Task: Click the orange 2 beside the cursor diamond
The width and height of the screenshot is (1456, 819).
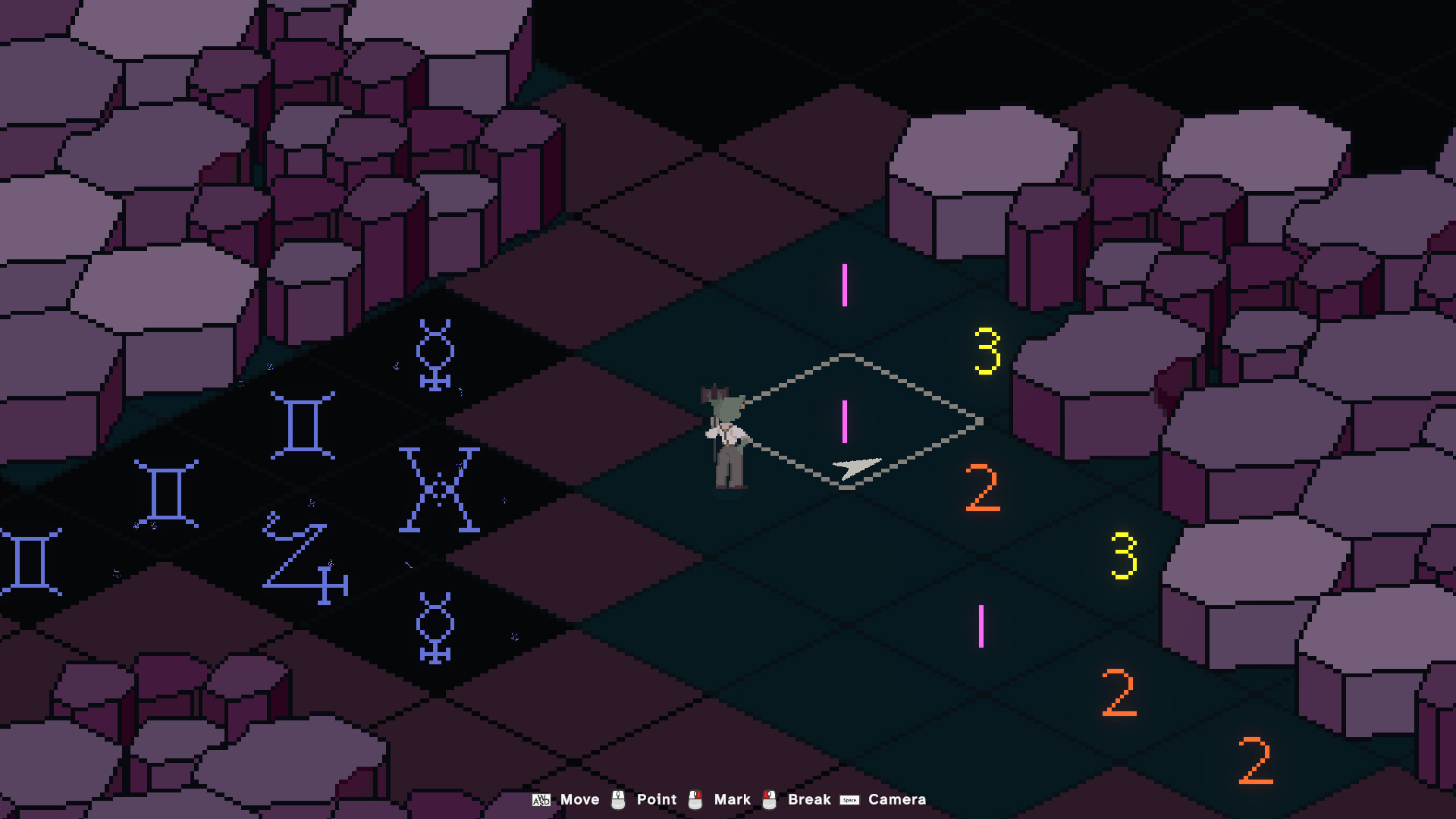Action: [x=984, y=489]
